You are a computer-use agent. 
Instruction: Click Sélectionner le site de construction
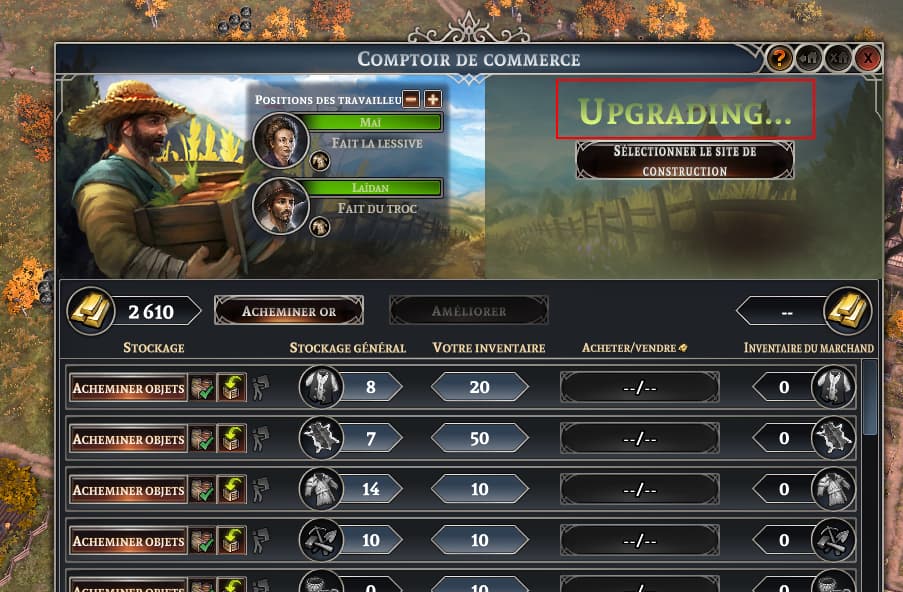coord(685,161)
